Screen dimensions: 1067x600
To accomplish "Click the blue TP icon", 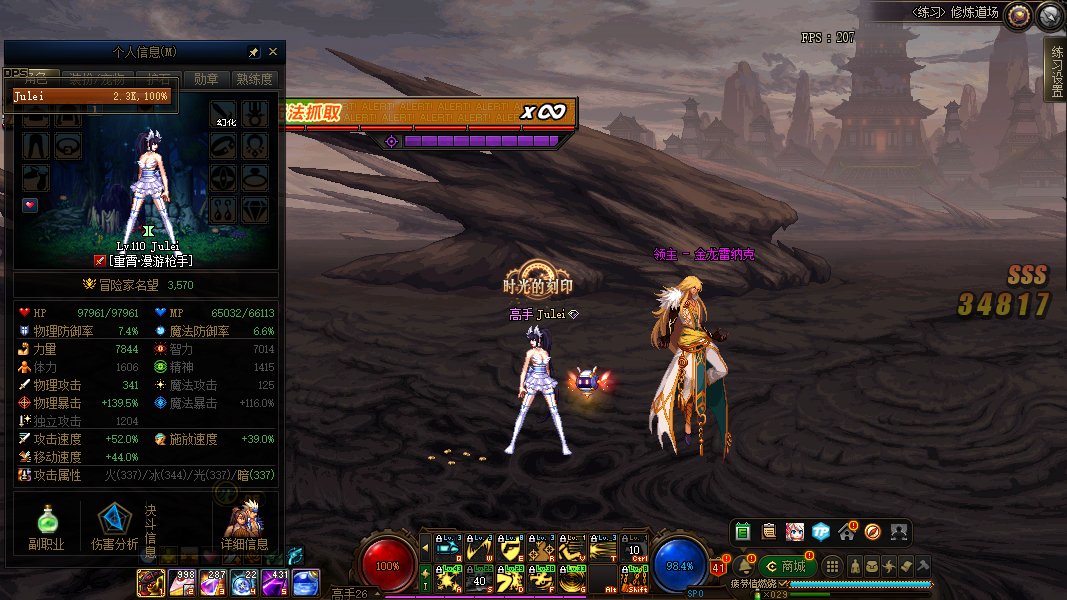I will coord(820,532).
